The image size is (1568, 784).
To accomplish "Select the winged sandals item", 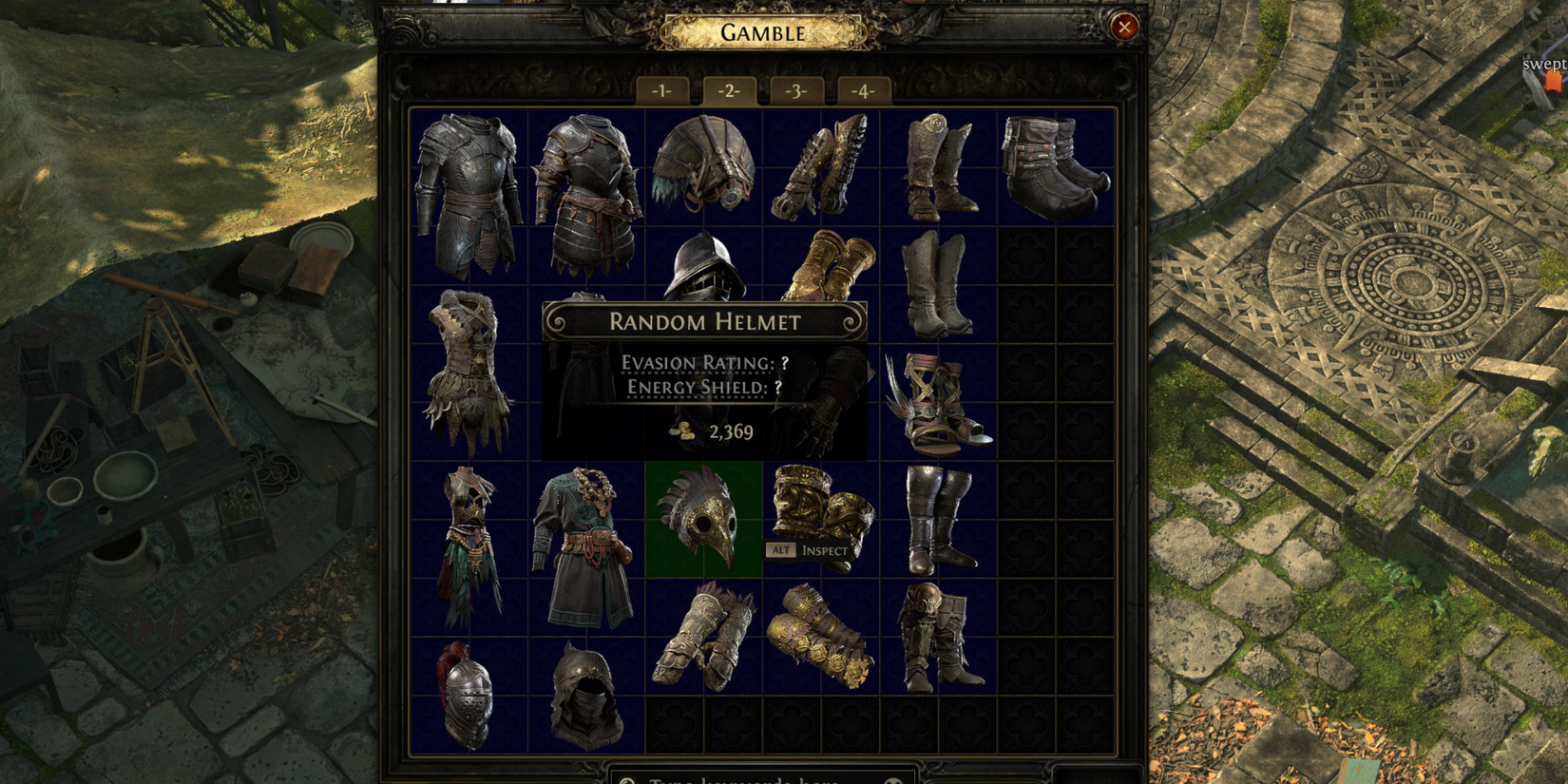I will point(936,404).
